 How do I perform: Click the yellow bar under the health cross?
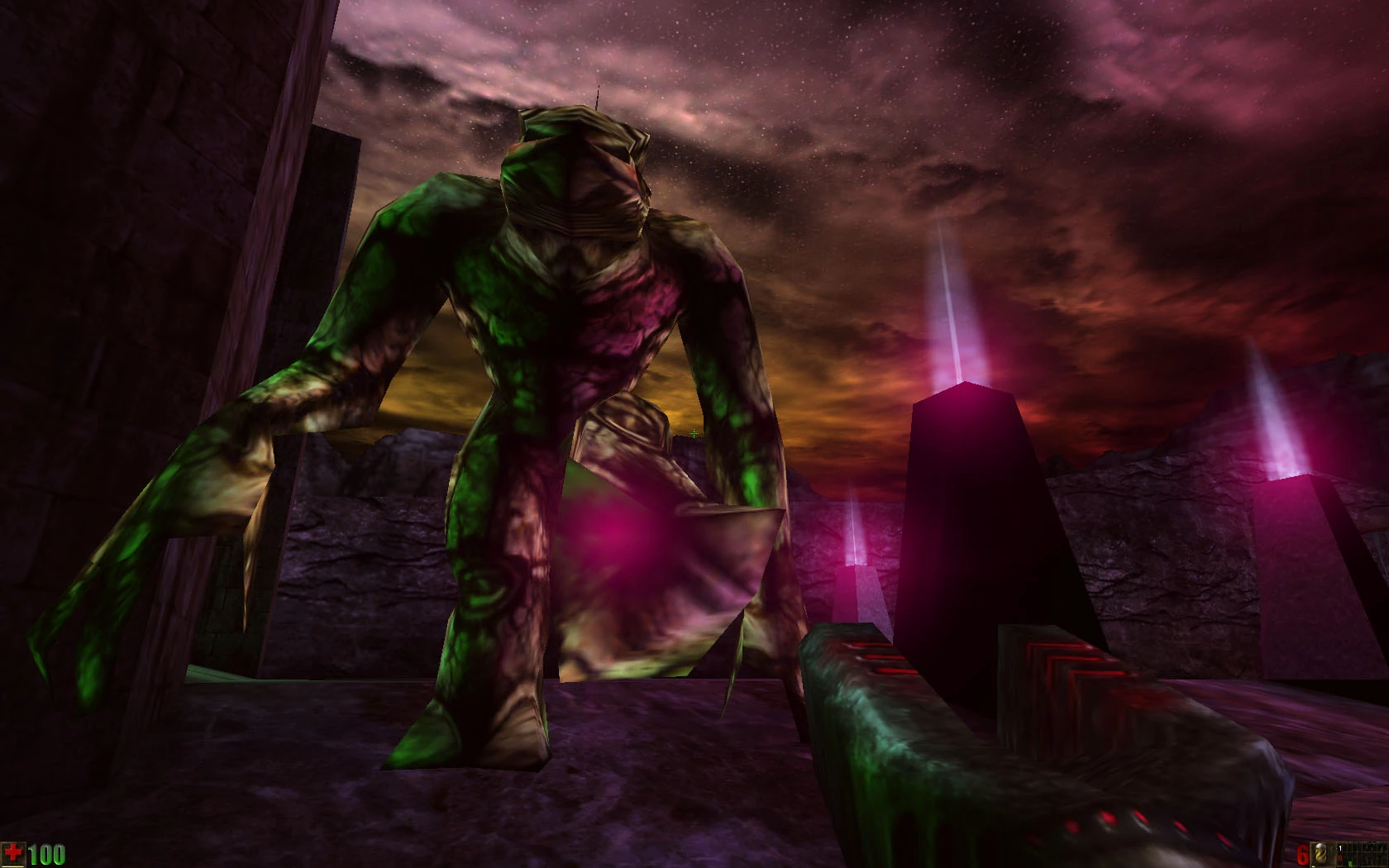[x=13, y=866]
